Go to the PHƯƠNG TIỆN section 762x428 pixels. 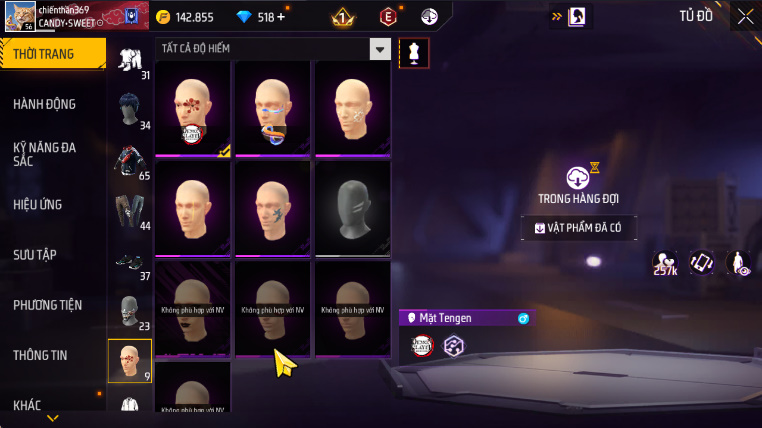[48, 305]
